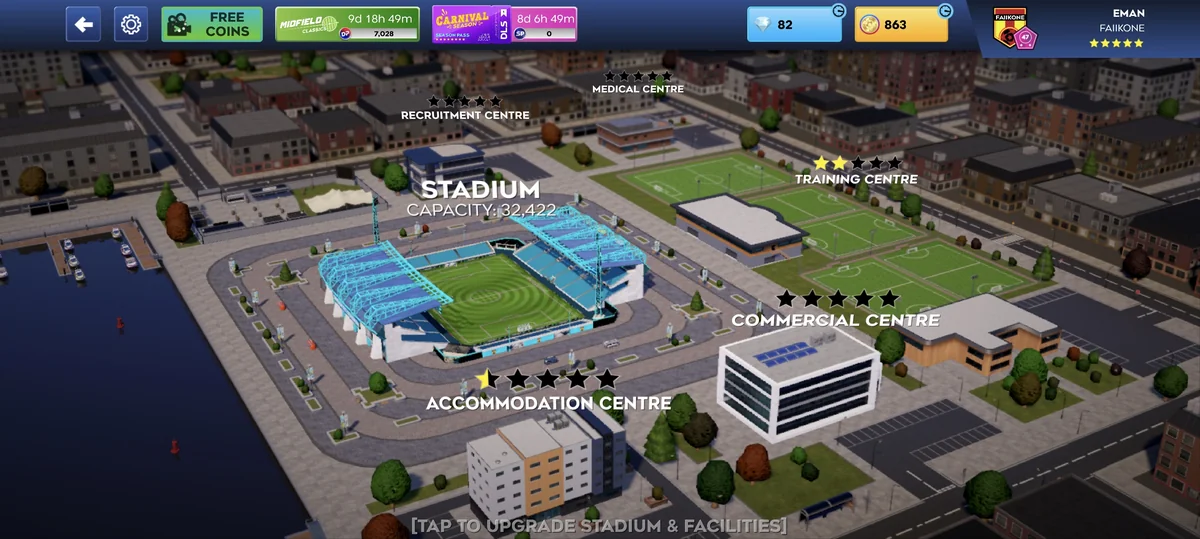
Task: Go back with the arrow button
Action: coord(83,24)
